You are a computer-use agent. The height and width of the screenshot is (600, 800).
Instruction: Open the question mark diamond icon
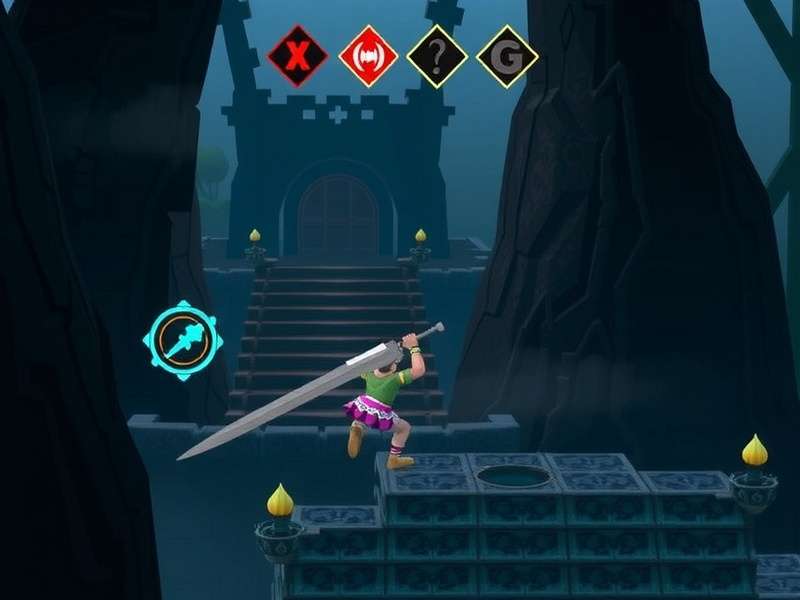tap(437, 56)
